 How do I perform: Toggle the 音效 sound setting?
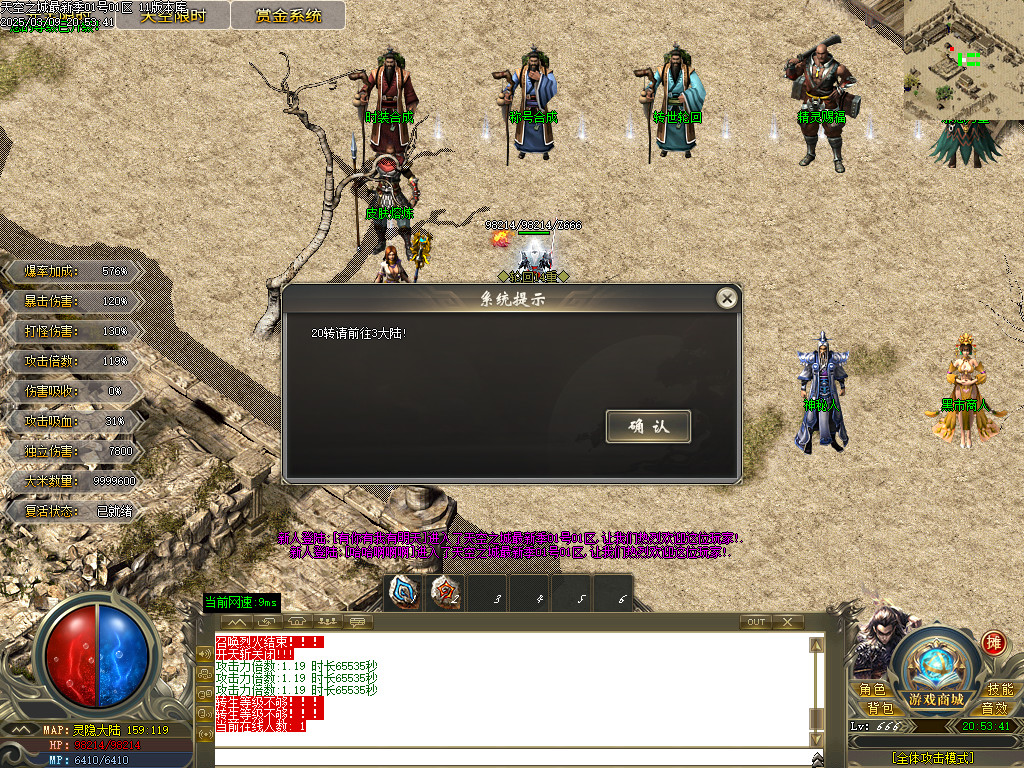click(x=994, y=707)
